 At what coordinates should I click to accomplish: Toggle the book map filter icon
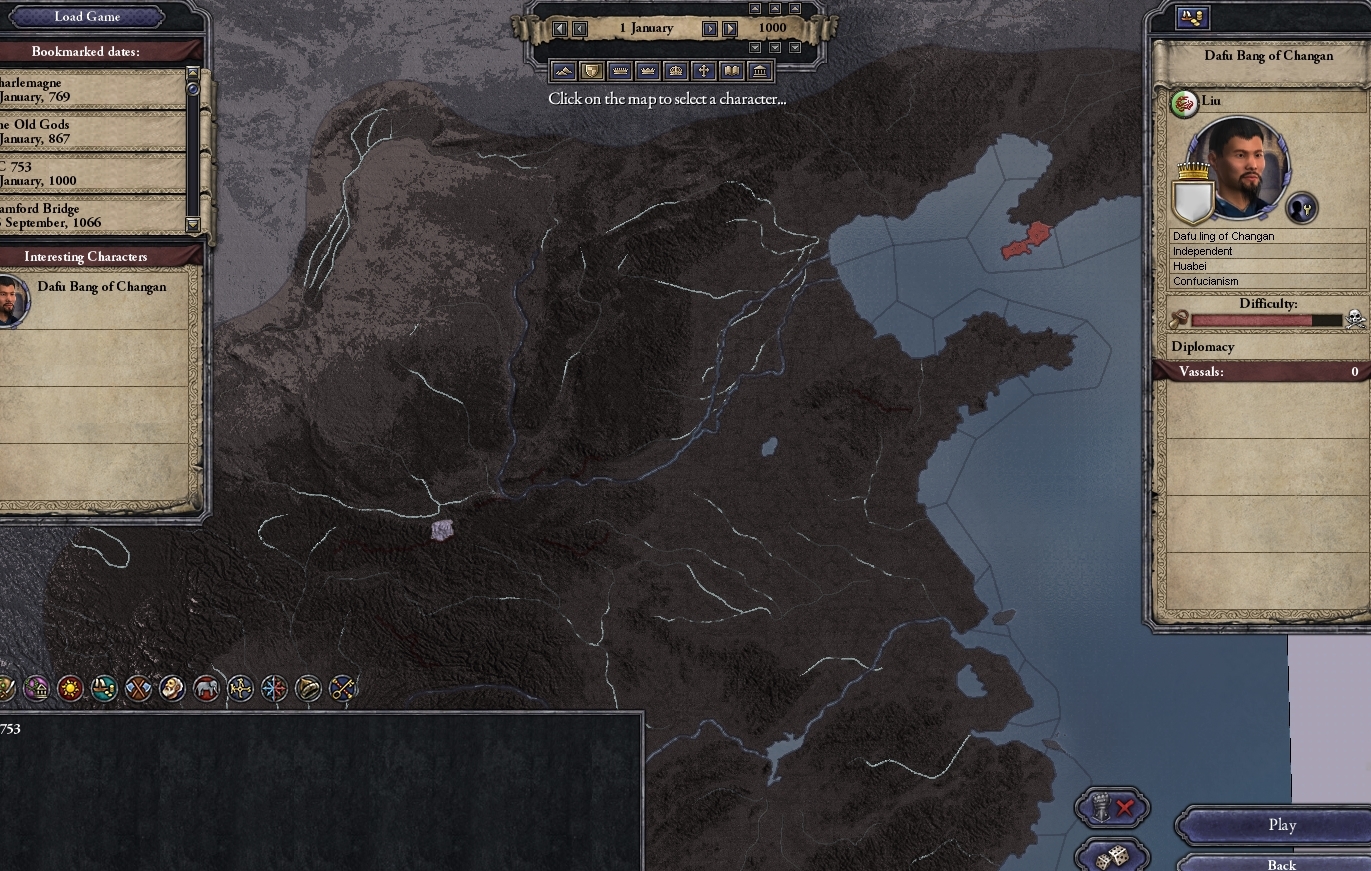coord(731,71)
